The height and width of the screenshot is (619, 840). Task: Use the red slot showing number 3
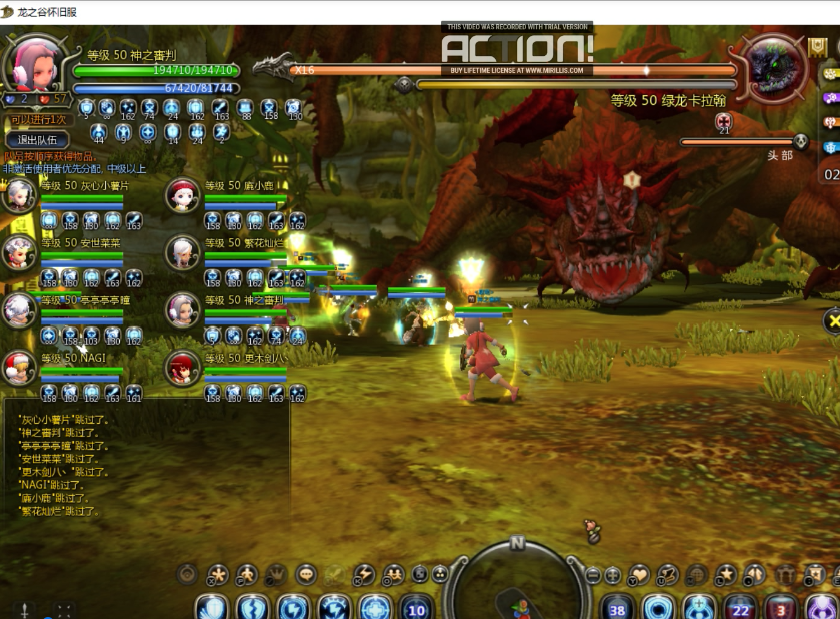782,608
